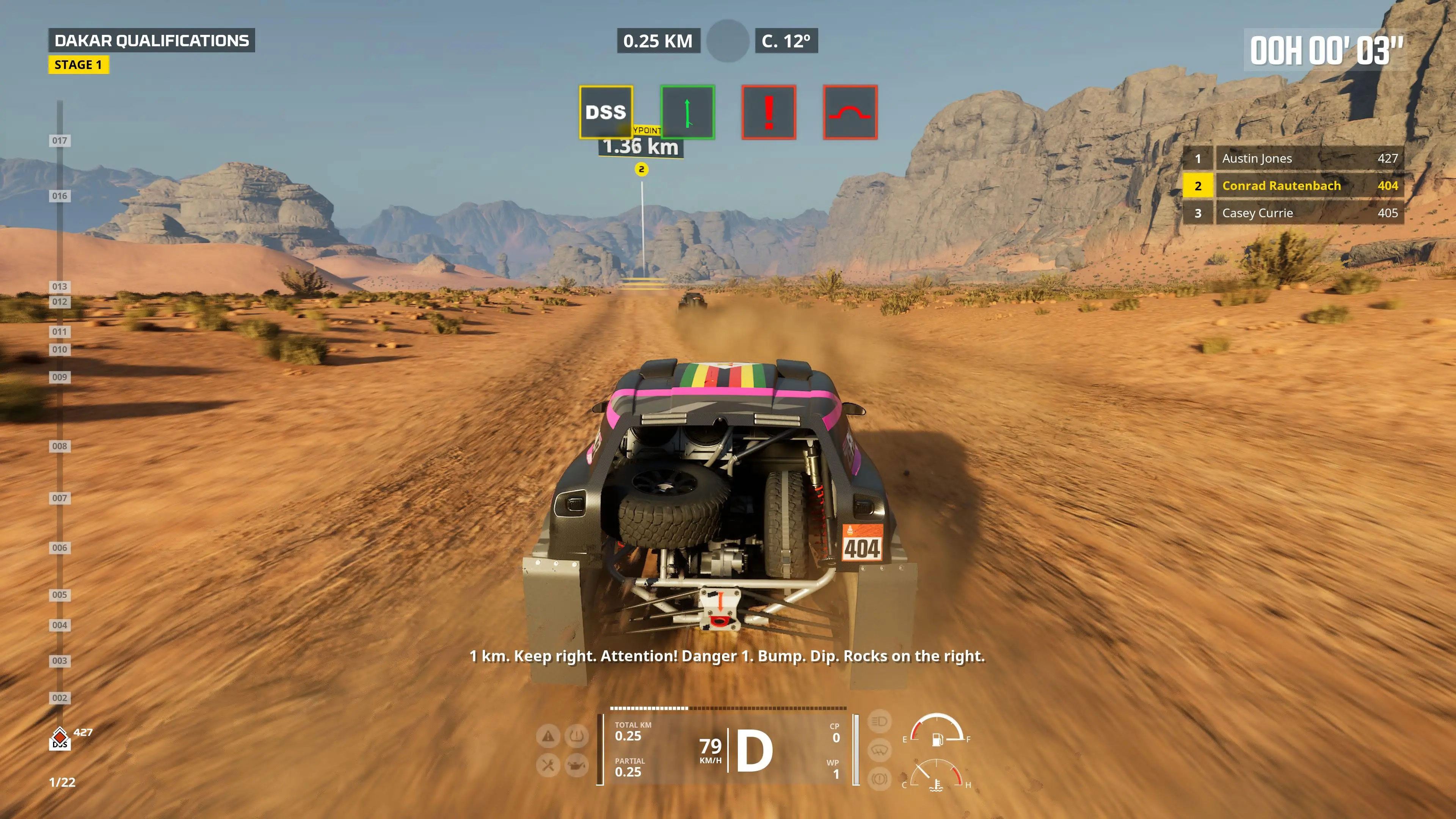The height and width of the screenshot is (819, 1456).
Task: Select the oil can indicator
Action: coord(576,765)
